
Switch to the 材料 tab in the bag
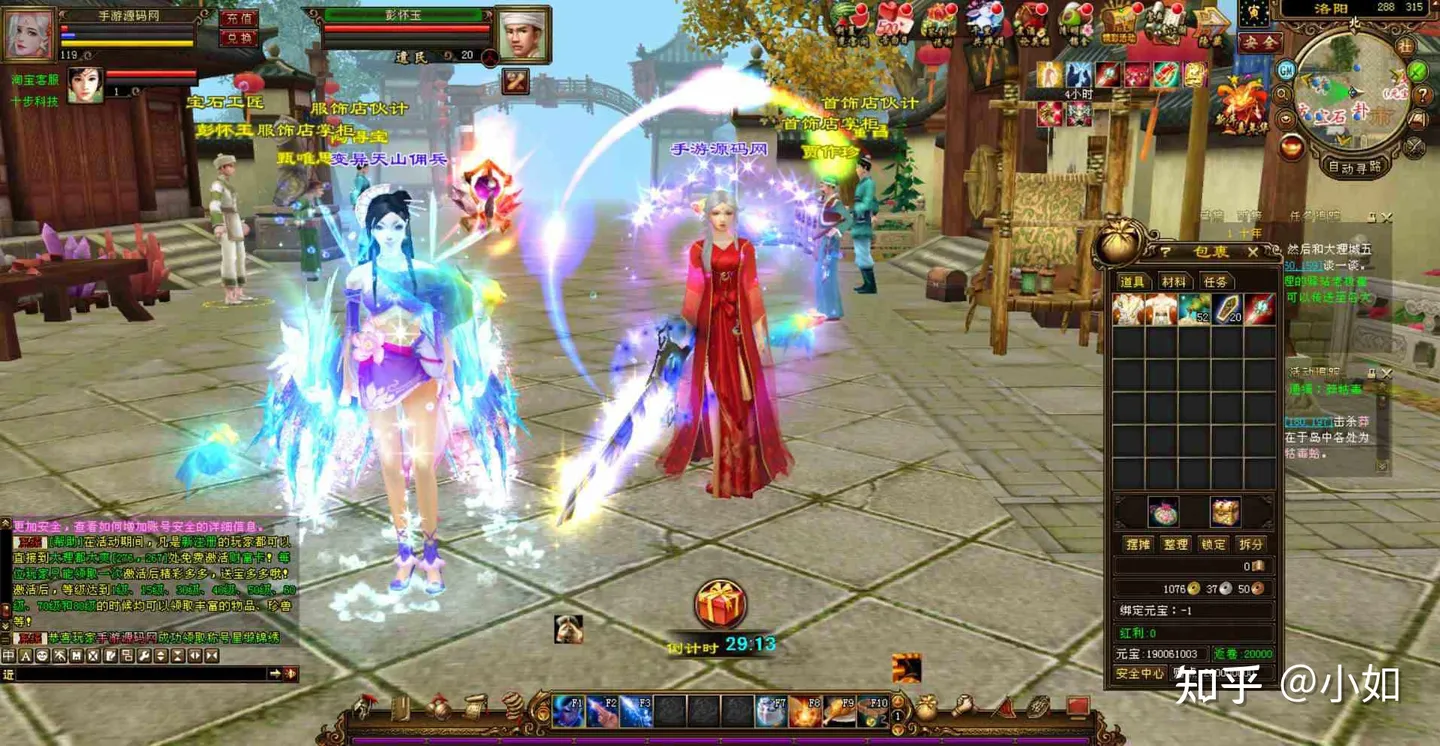tap(1174, 282)
